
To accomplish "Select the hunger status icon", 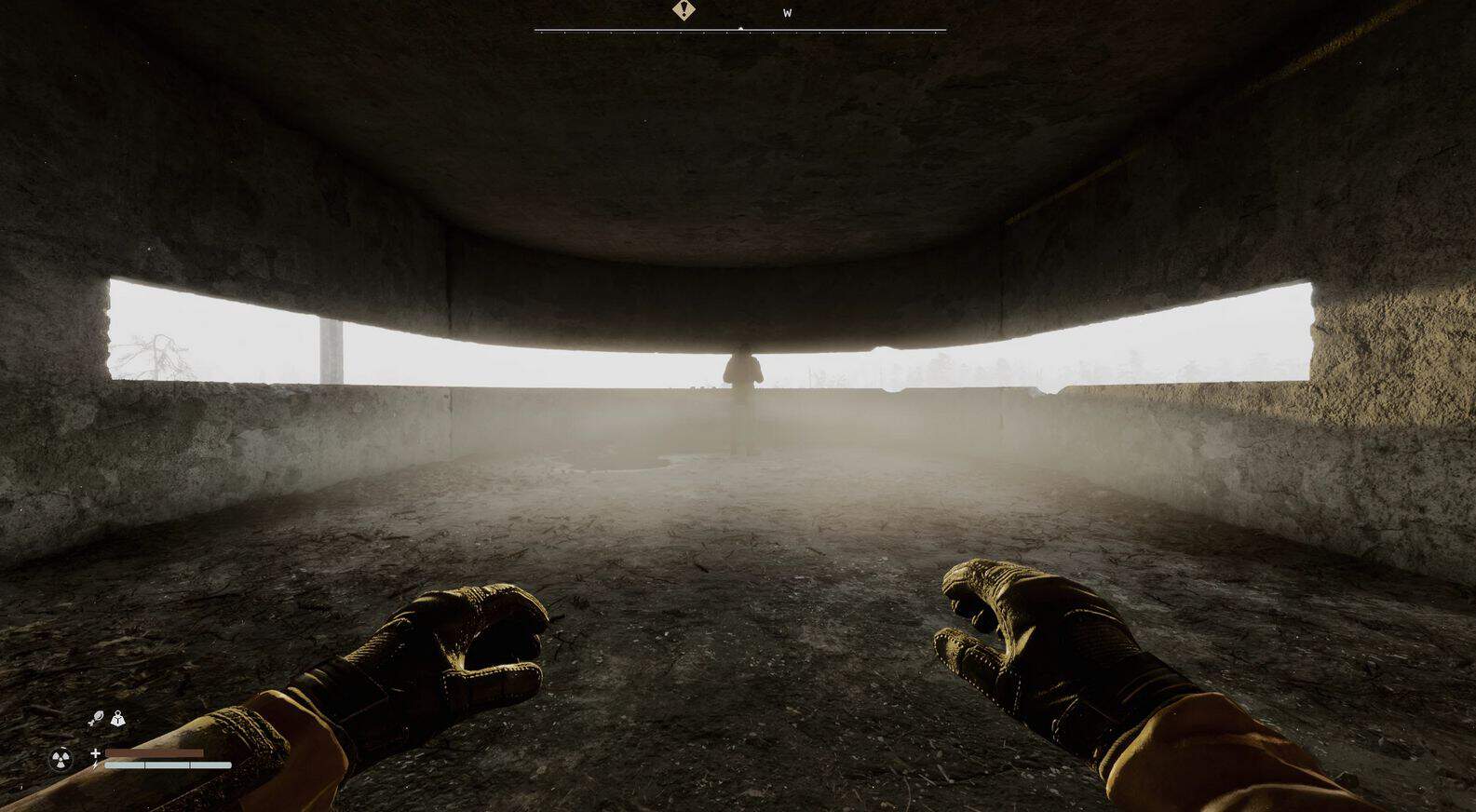I will 95,718.
